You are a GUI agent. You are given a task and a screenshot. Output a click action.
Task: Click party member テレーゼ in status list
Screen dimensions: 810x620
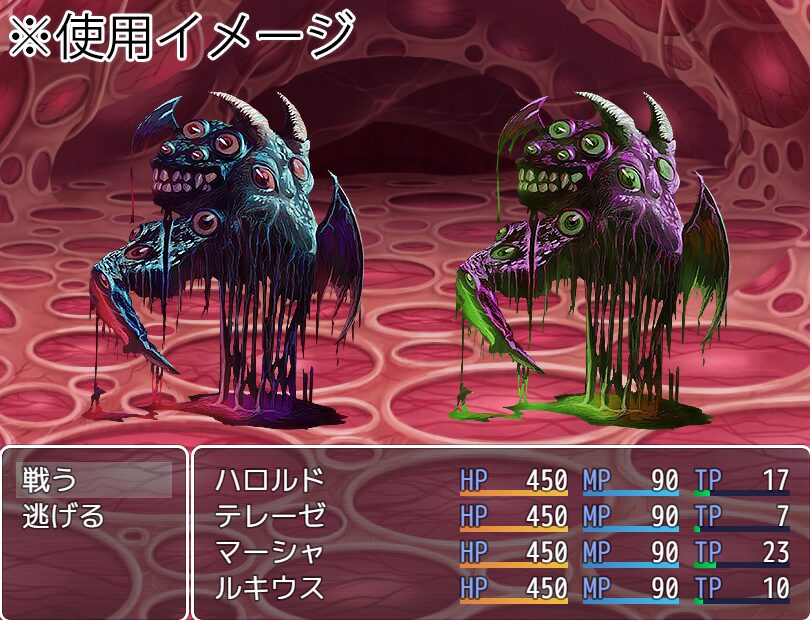270,517
